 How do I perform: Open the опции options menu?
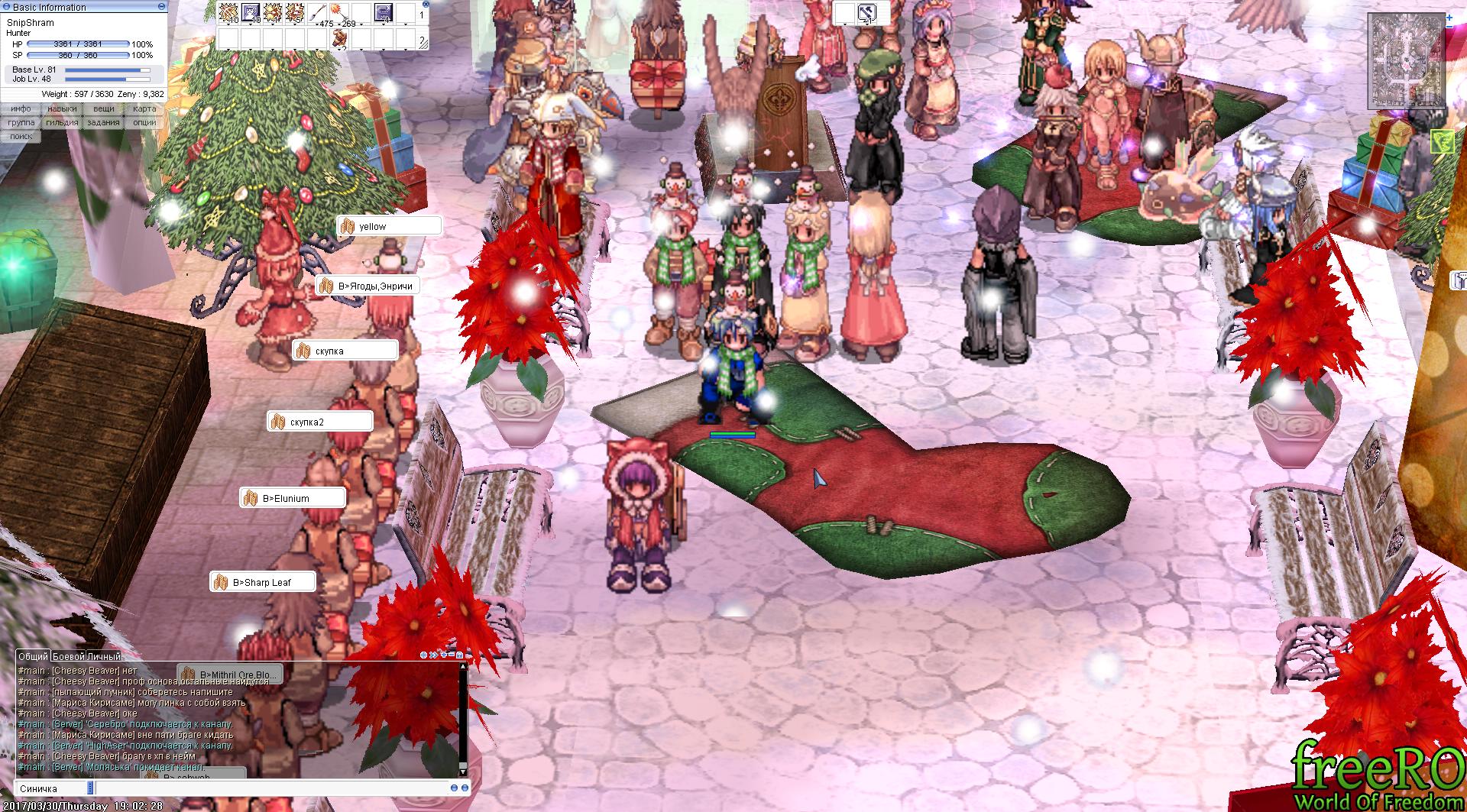pyautogui.click(x=144, y=123)
